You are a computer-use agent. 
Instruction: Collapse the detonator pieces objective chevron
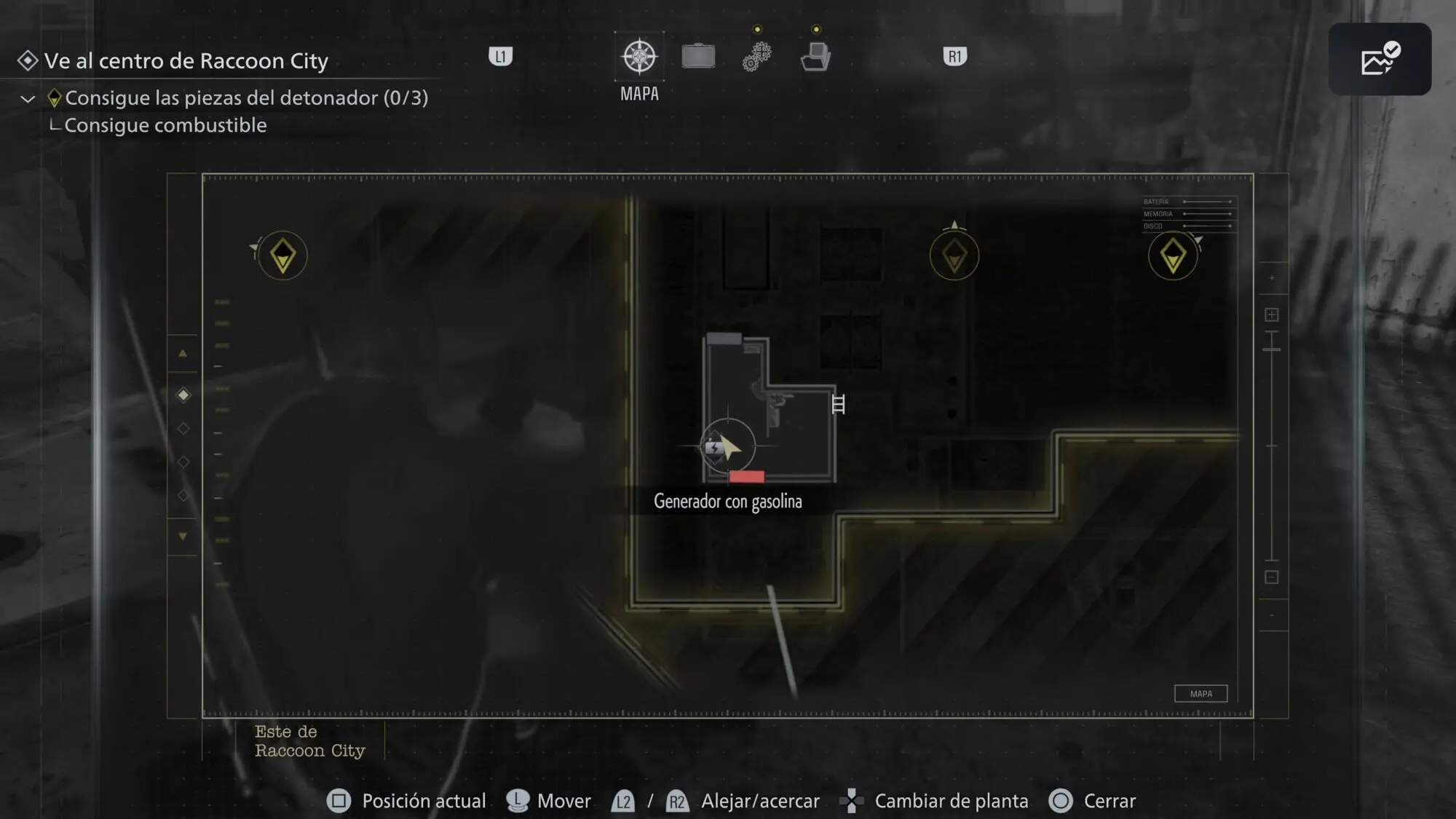pyautogui.click(x=28, y=98)
